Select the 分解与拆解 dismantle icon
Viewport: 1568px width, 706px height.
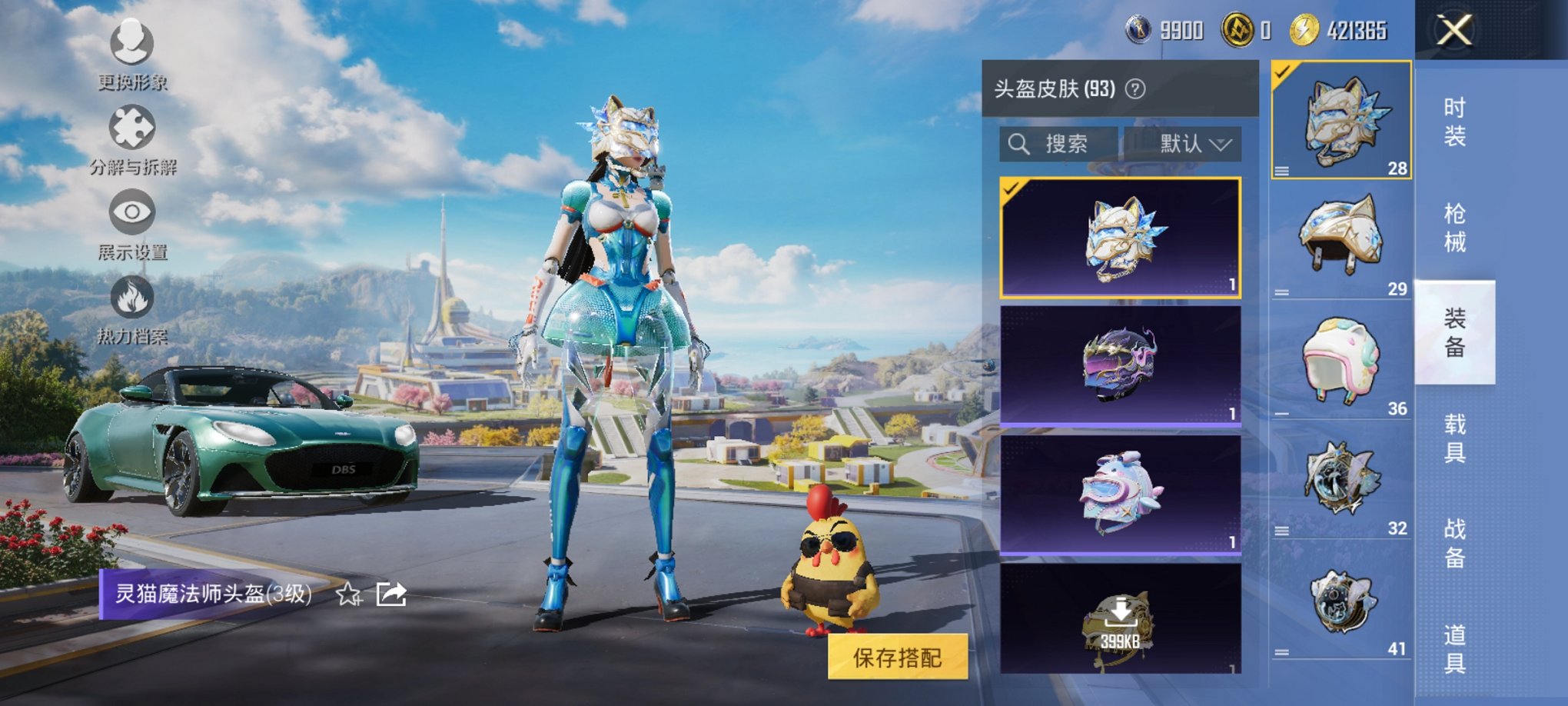point(131,132)
